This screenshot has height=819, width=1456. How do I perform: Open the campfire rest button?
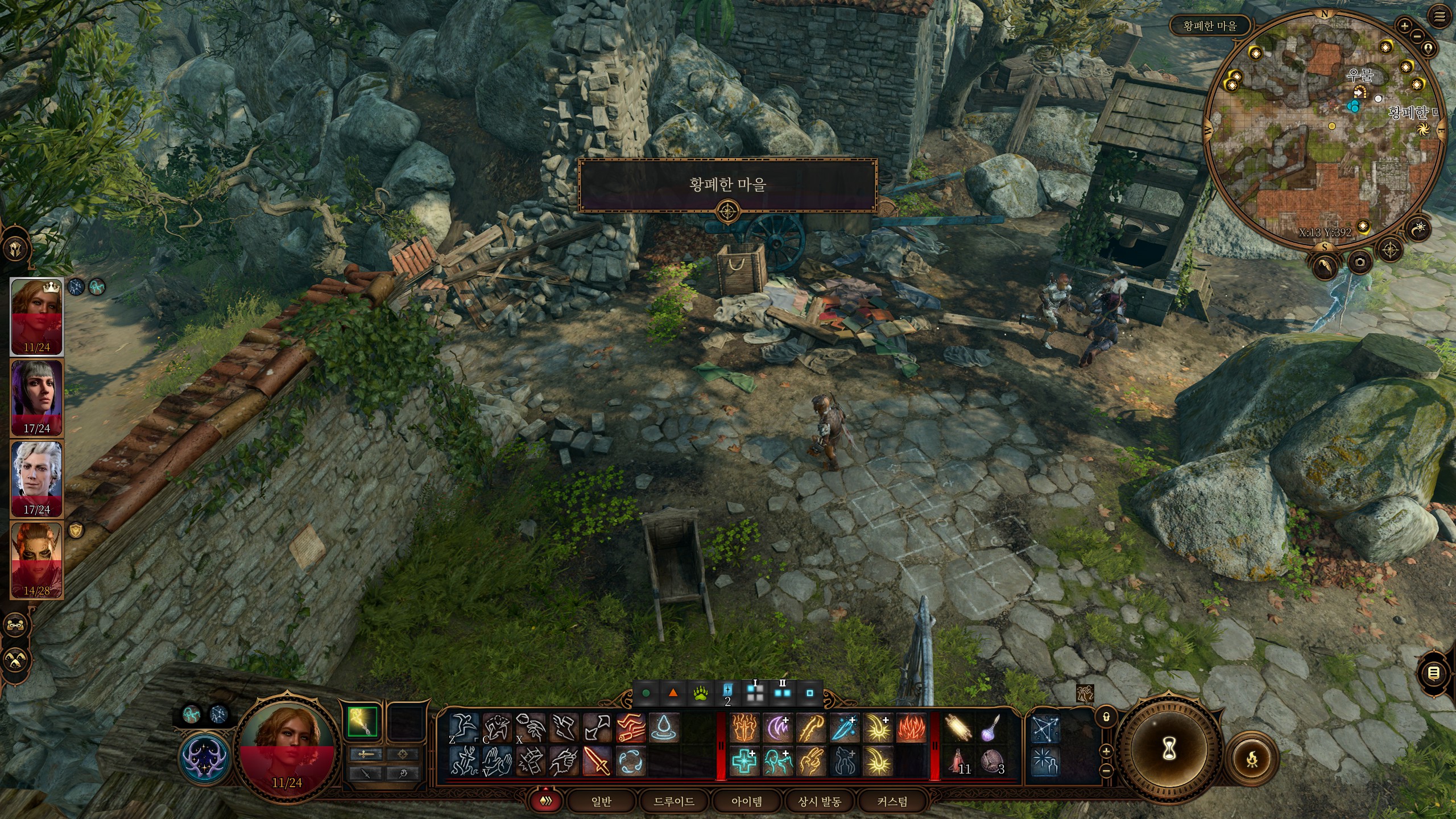(x=1252, y=759)
